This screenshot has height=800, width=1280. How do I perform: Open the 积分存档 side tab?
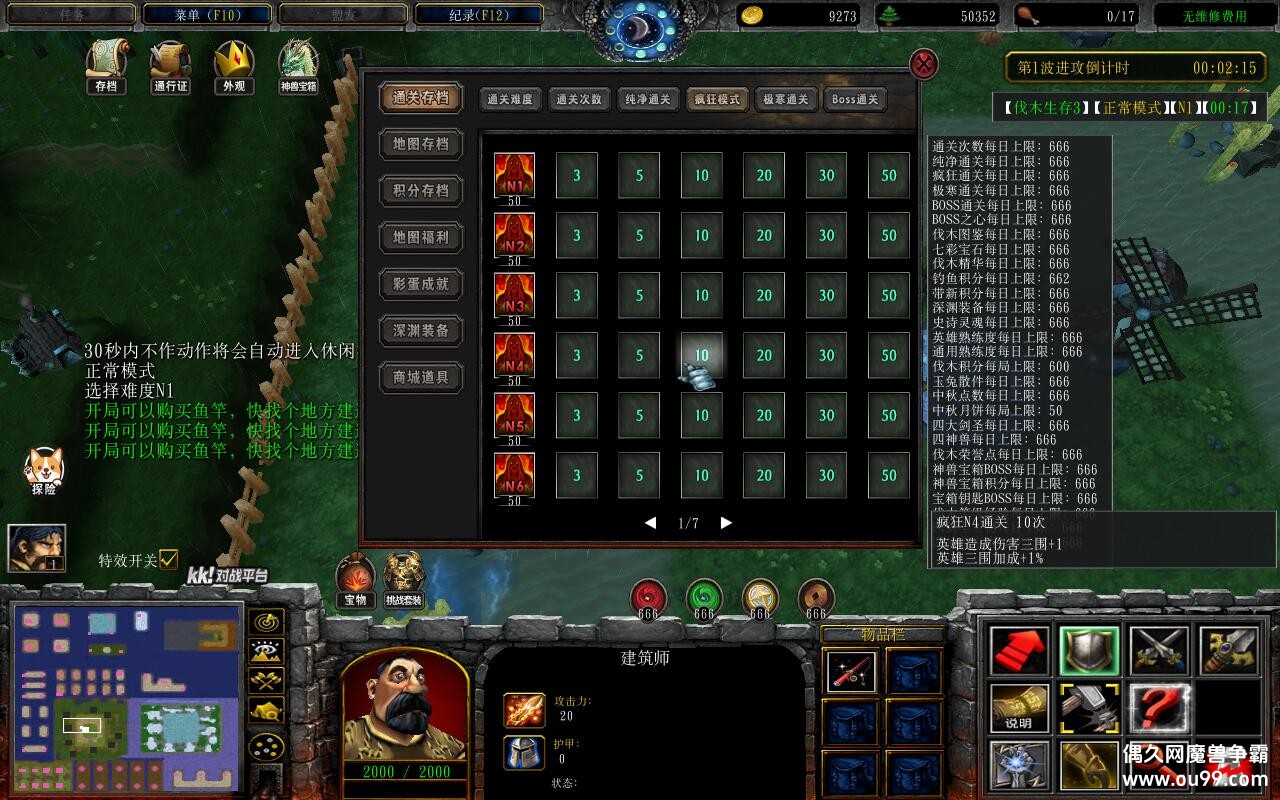421,191
